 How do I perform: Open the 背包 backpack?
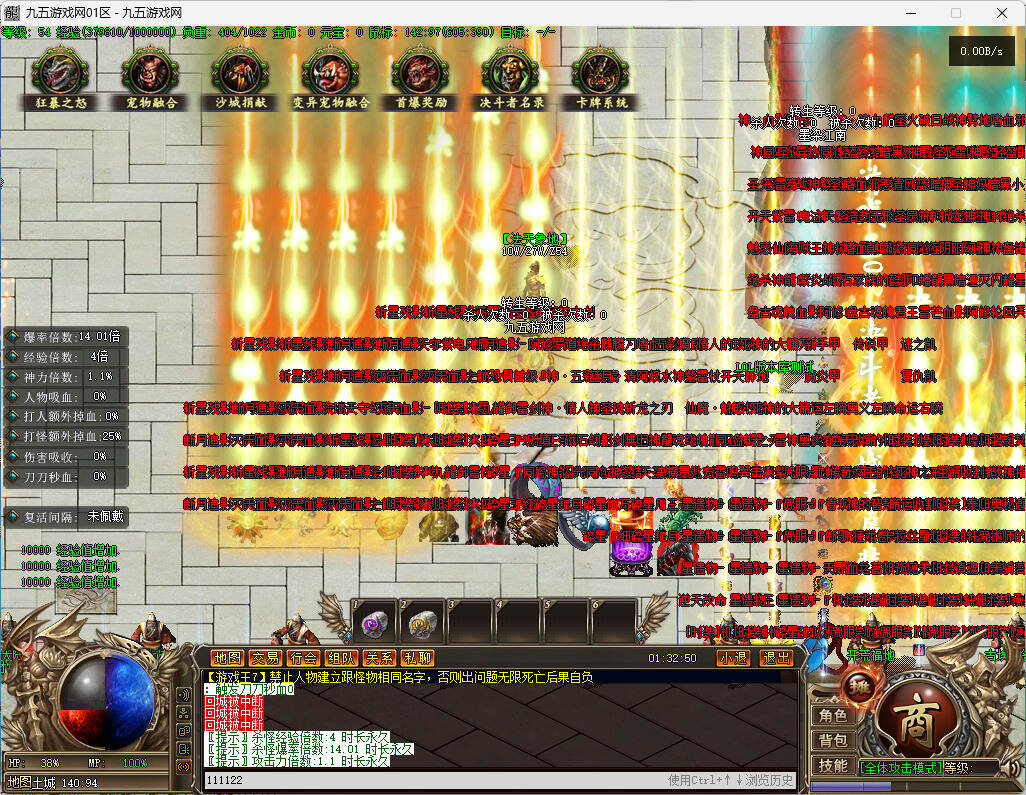tap(832, 741)
